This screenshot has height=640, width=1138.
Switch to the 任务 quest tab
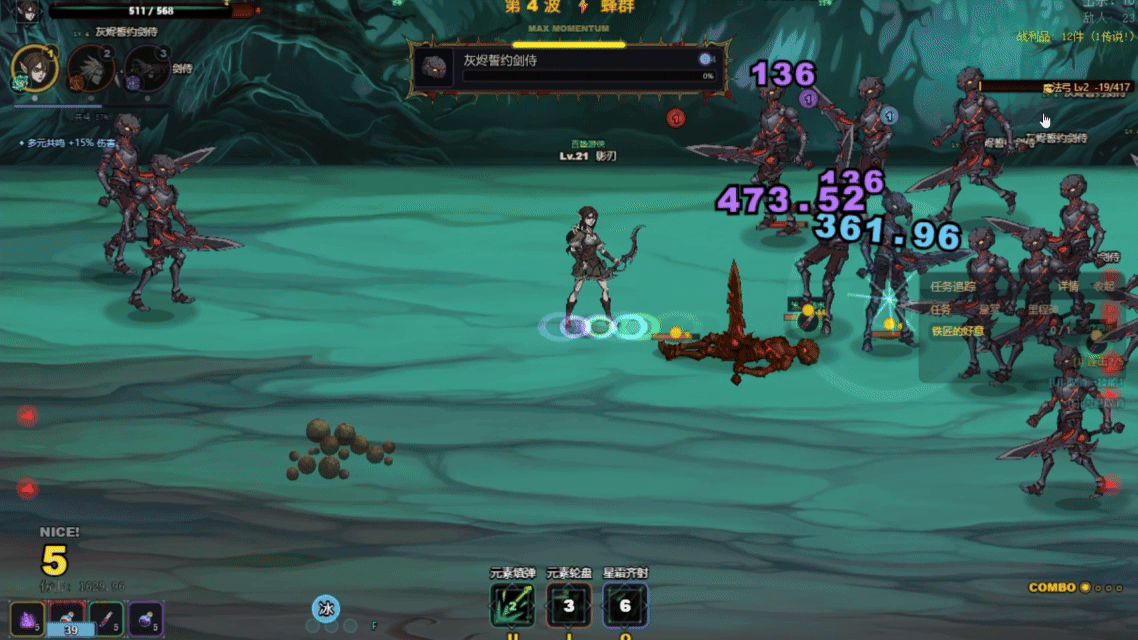[941, 310]
